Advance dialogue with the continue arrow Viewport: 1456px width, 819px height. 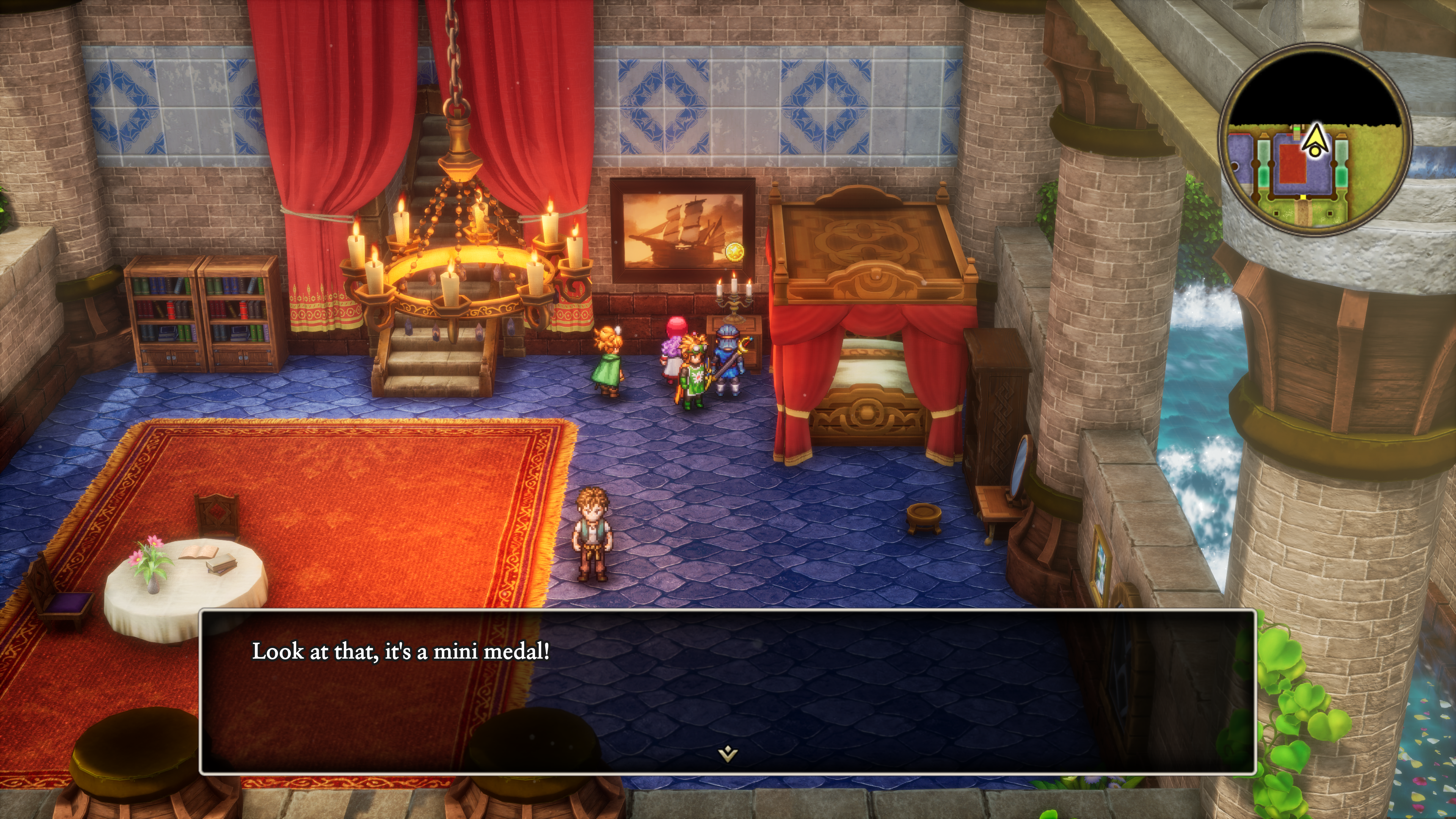coord(728,753)
